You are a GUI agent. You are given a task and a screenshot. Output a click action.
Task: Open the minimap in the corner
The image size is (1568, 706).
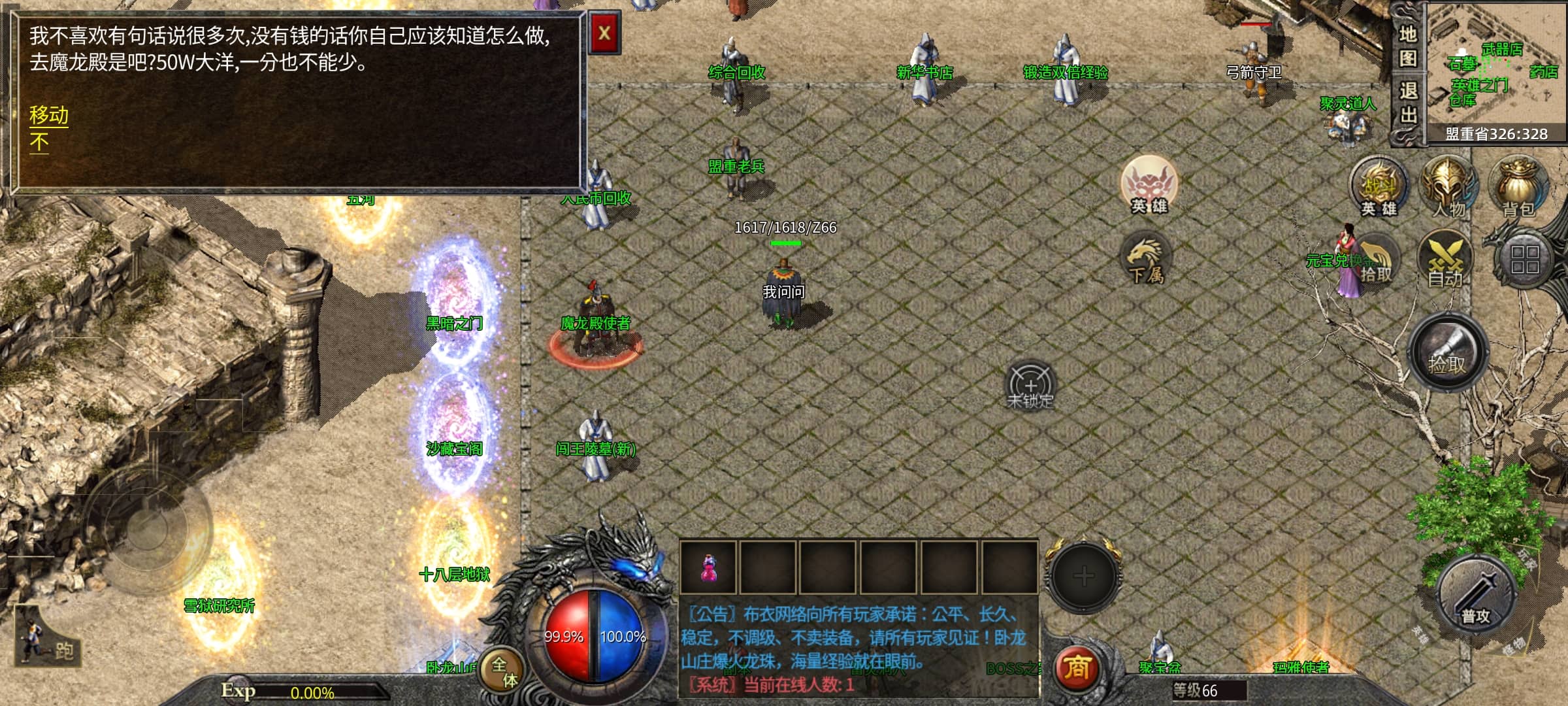[x=1496, y=72]
